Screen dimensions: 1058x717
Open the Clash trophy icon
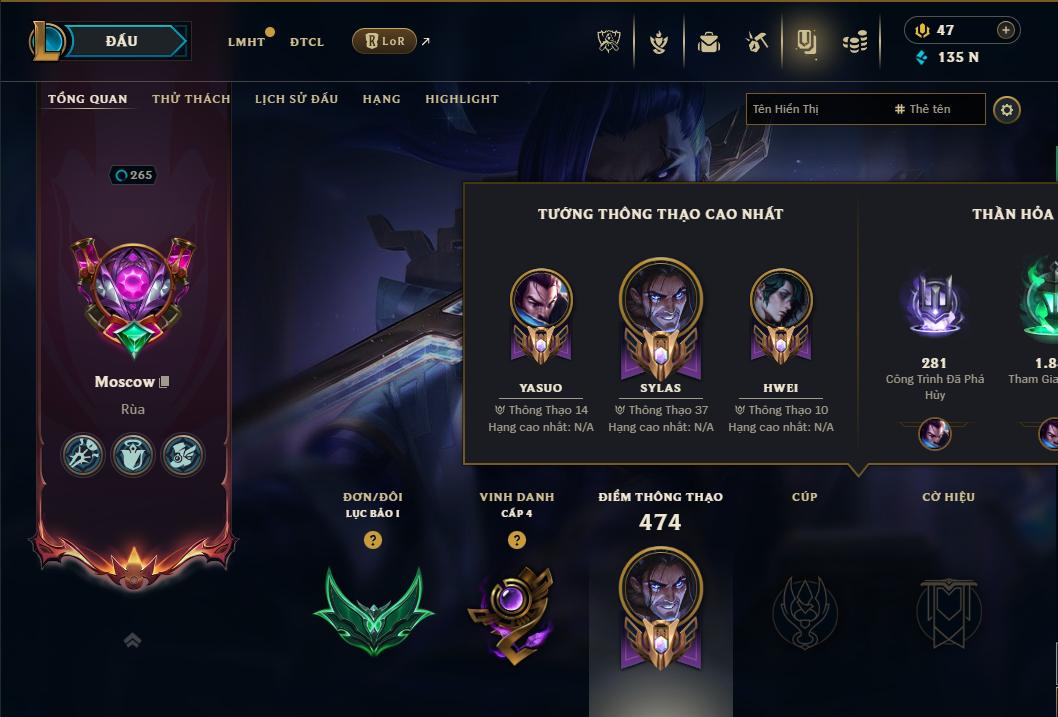point(609,42)
